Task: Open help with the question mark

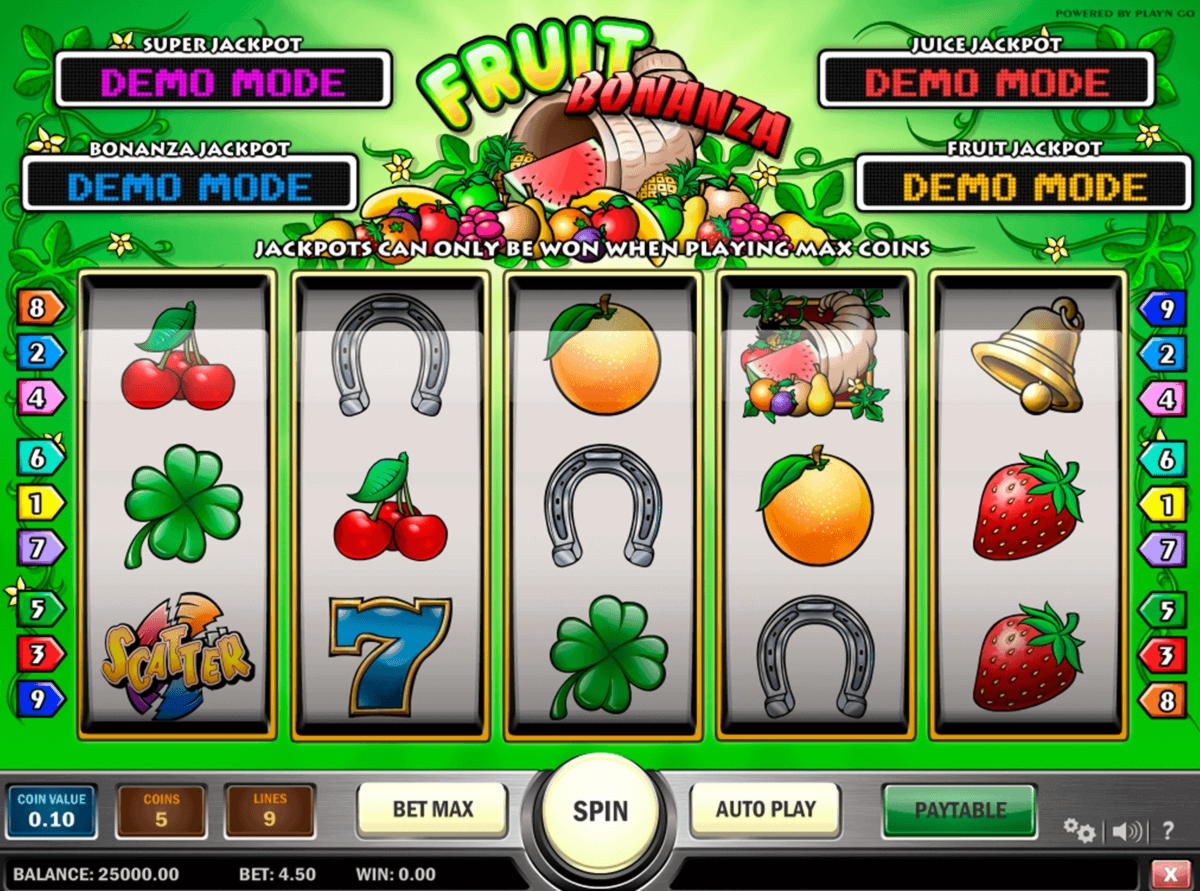Action: click(x=1167, y=830)
